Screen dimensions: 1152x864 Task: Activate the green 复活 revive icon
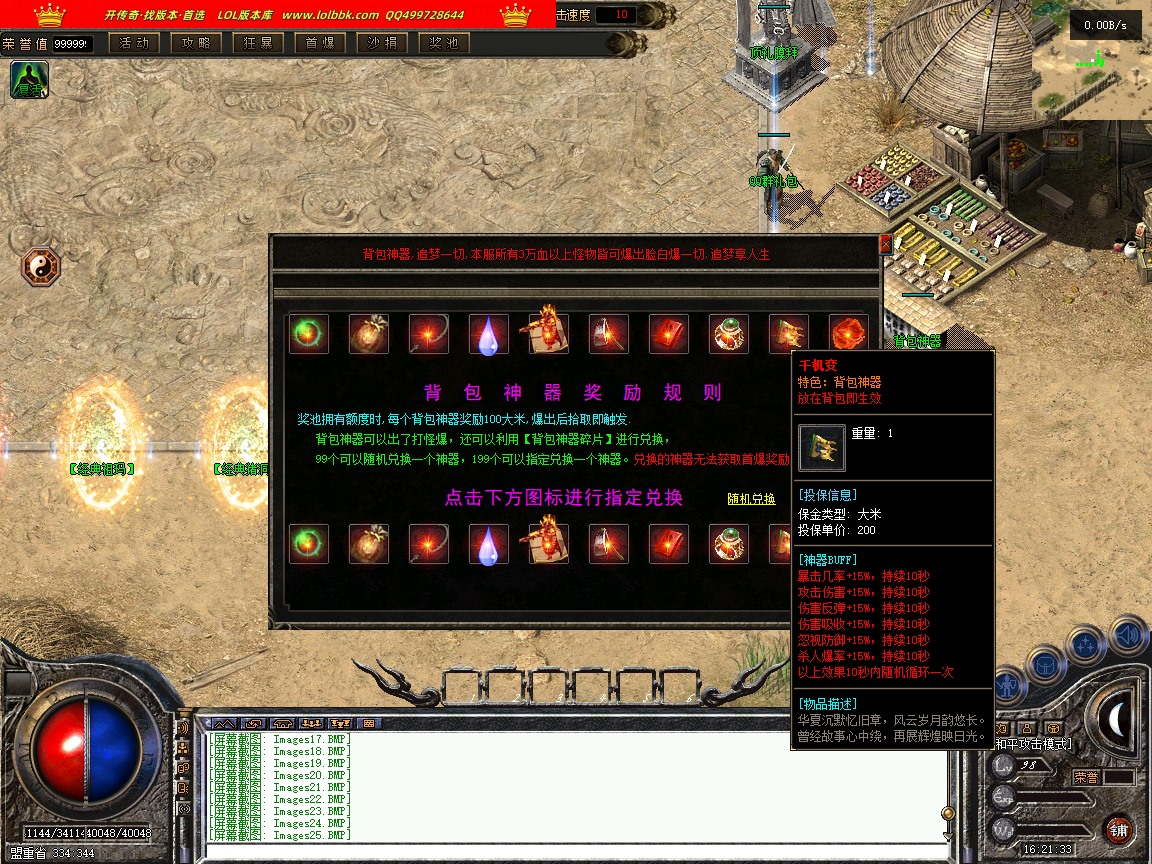click(x=29, y=80)
